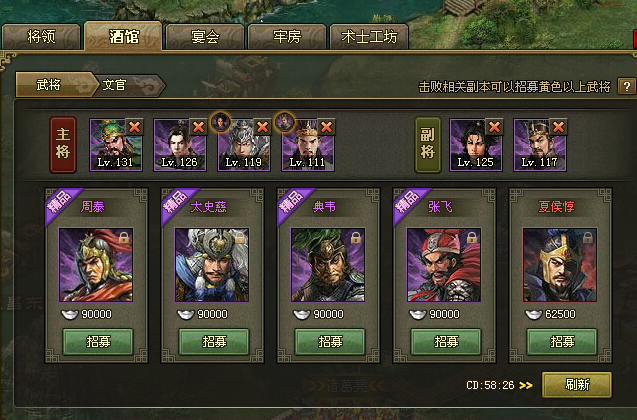Viewport: 637px width, 420px height.
Task: Select the 周泰 general portrait card
Action: coord(97,264)
